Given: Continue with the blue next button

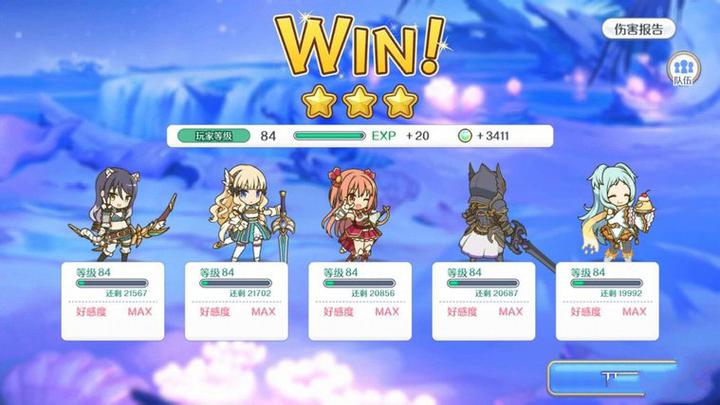Looking at the screenshot, I should click(x=612, y=378).
